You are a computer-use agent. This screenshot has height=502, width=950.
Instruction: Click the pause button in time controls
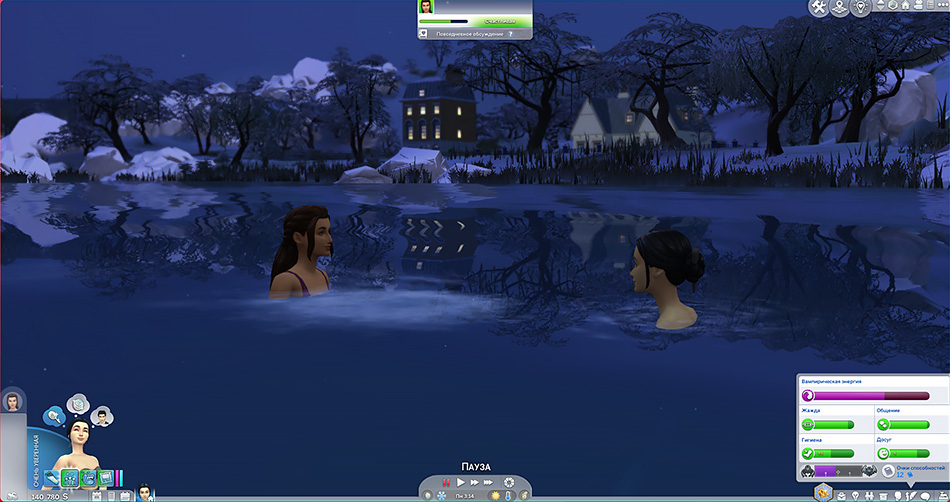coord(445,482)
